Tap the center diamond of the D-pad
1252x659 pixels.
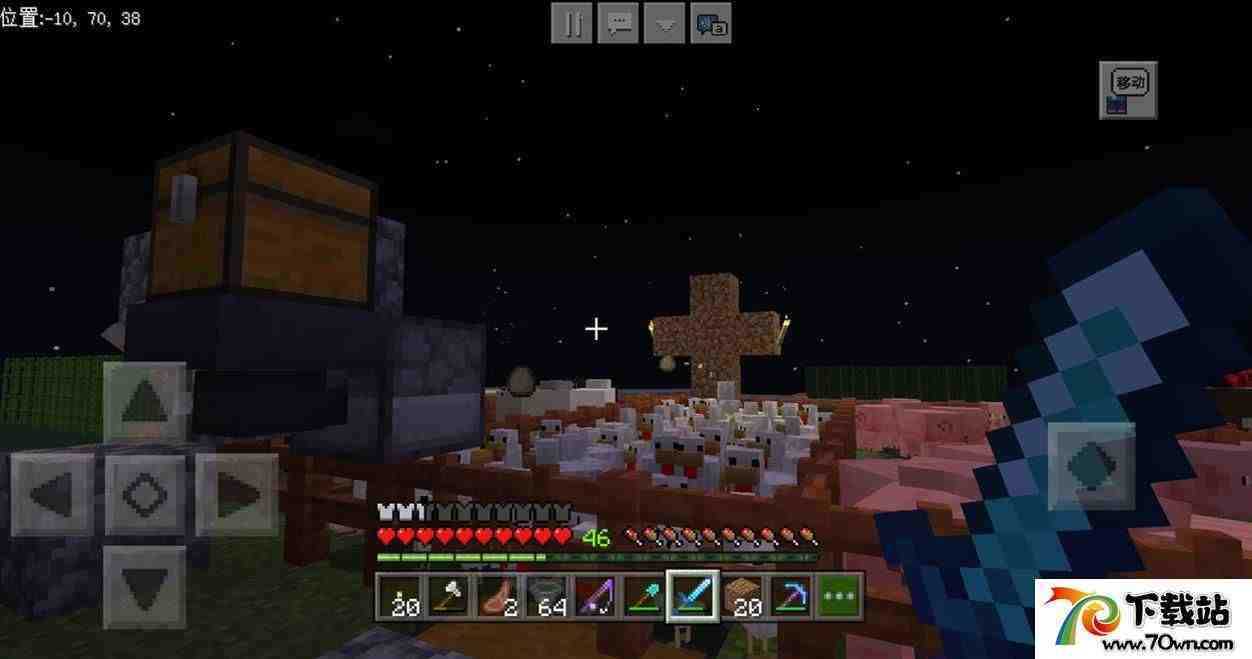pyautogui.click(x=145, y=494)
